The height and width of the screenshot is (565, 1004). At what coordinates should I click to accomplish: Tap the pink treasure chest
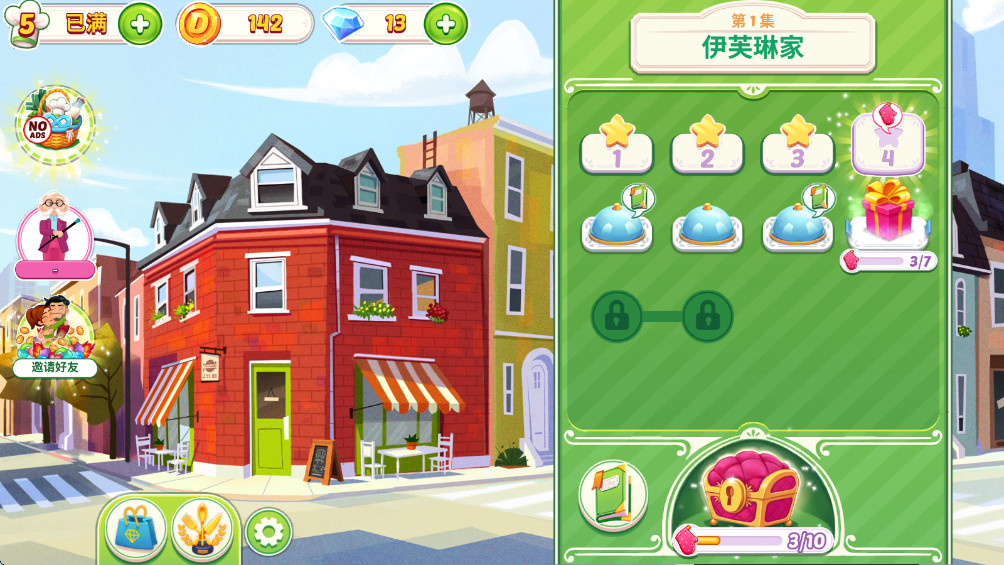coord(750,490)
